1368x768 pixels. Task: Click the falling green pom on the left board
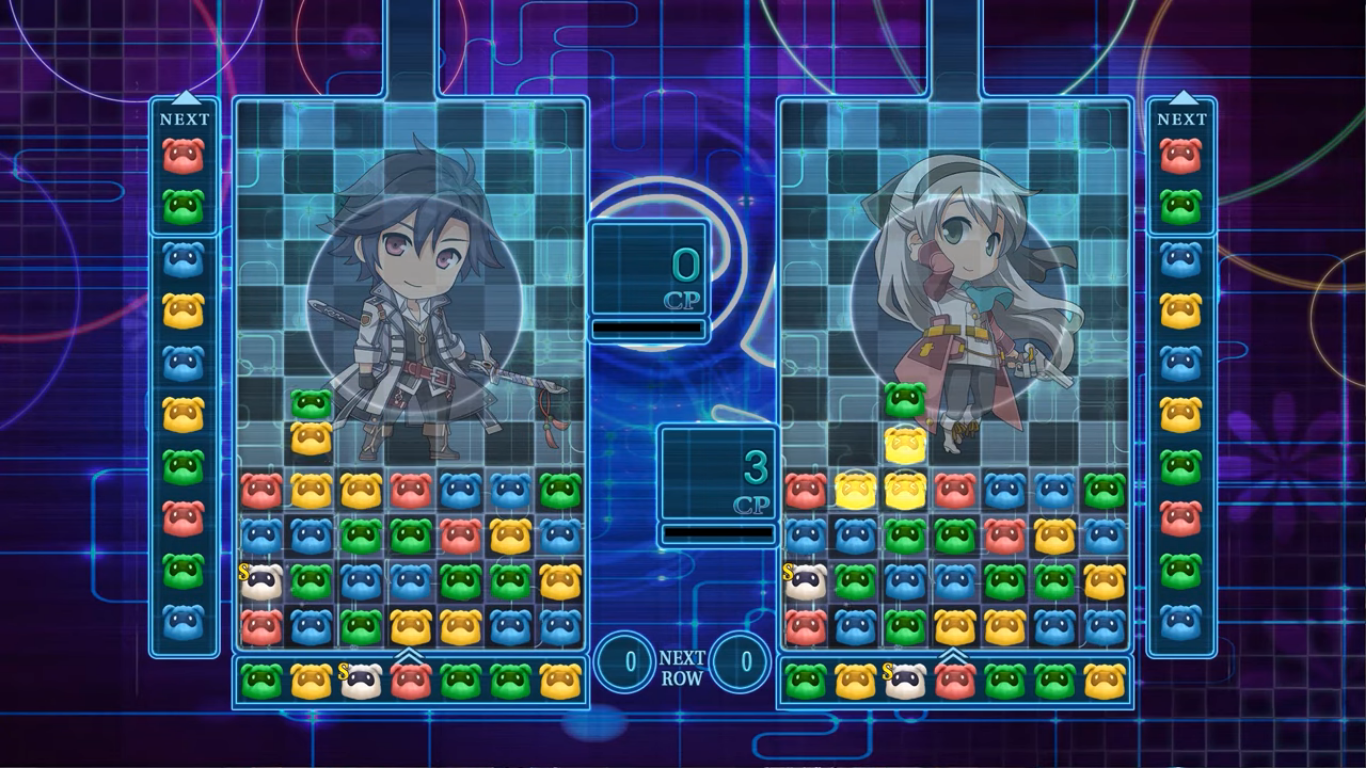click(x=311, y=403)
